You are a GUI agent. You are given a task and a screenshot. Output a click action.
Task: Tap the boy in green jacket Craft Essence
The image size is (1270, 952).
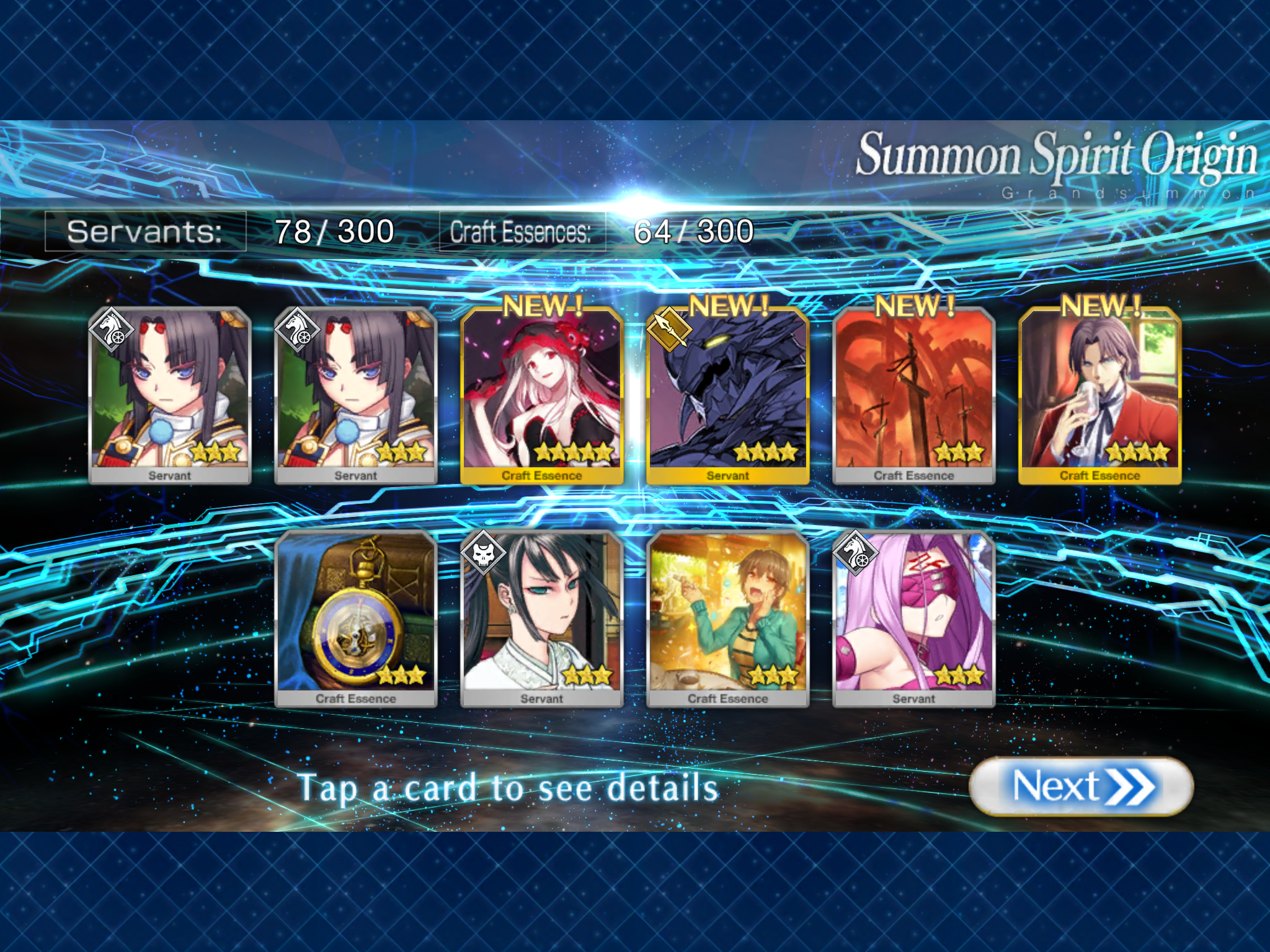(727, 618)
